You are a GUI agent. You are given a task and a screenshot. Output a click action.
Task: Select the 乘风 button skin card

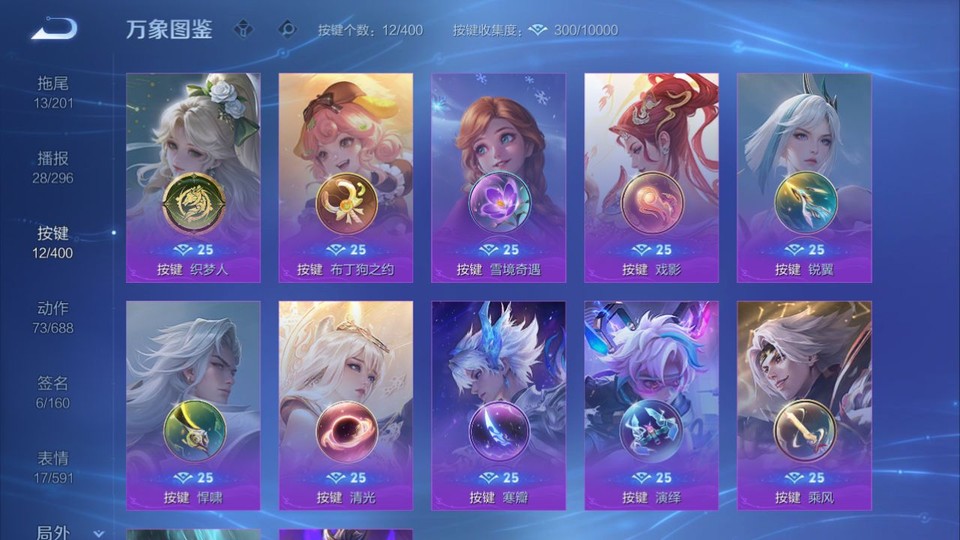[804, 406]
